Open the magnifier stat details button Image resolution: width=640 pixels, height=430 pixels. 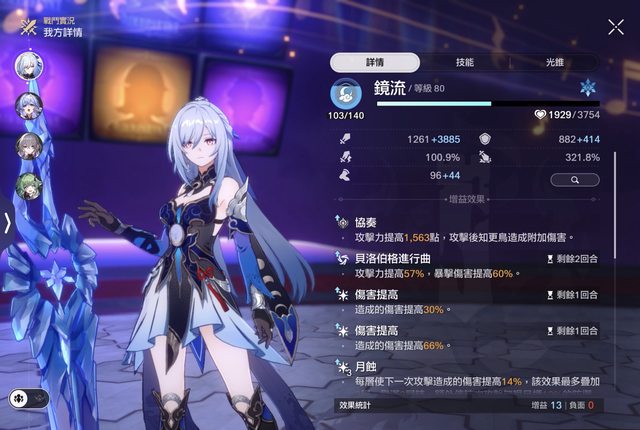(575, 179)
